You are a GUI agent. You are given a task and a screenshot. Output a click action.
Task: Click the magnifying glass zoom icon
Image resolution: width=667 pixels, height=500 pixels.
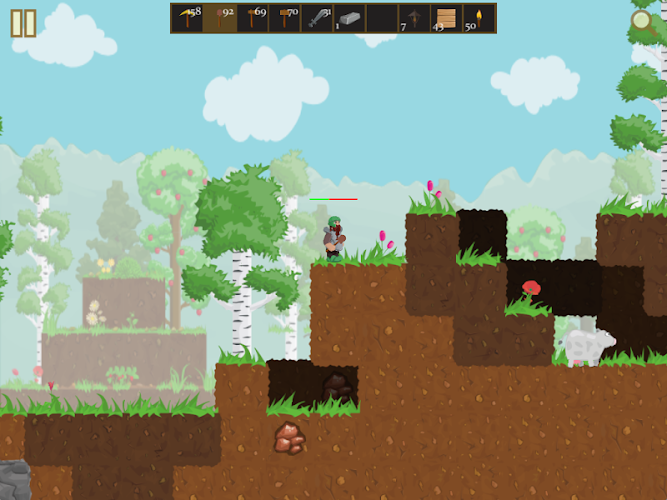(643, 21)
